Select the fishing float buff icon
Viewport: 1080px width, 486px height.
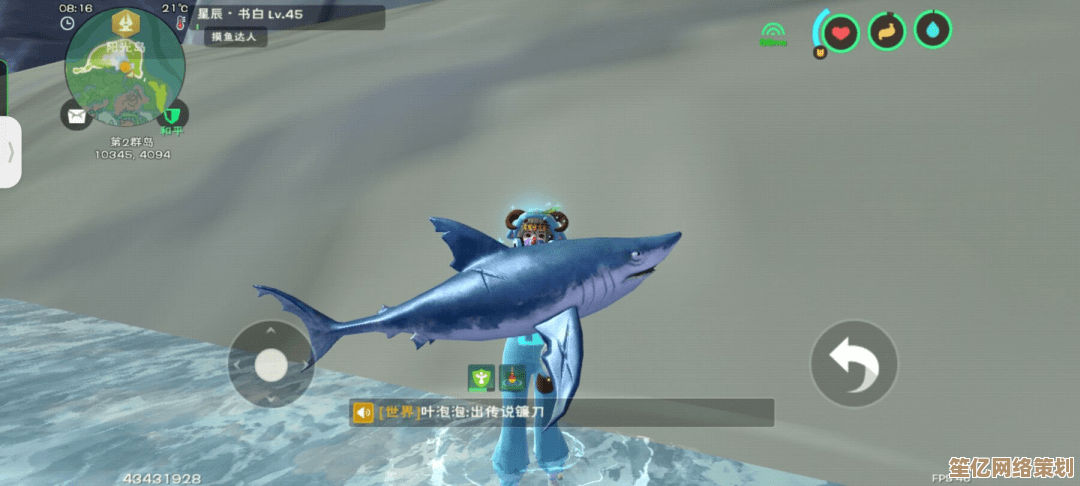pyautogui.click(x=513, y=377)
